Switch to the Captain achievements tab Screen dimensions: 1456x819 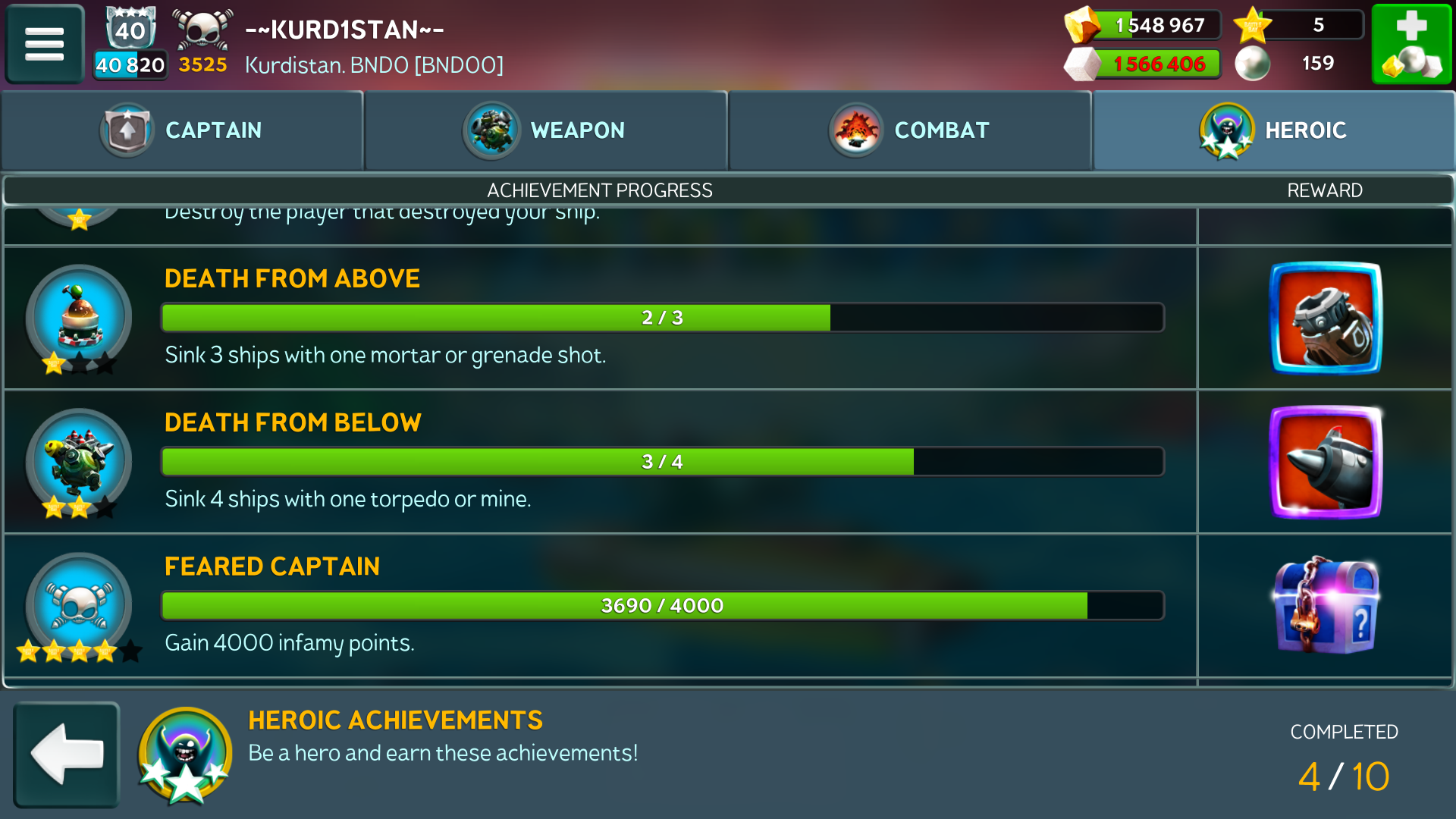(182, 130)
